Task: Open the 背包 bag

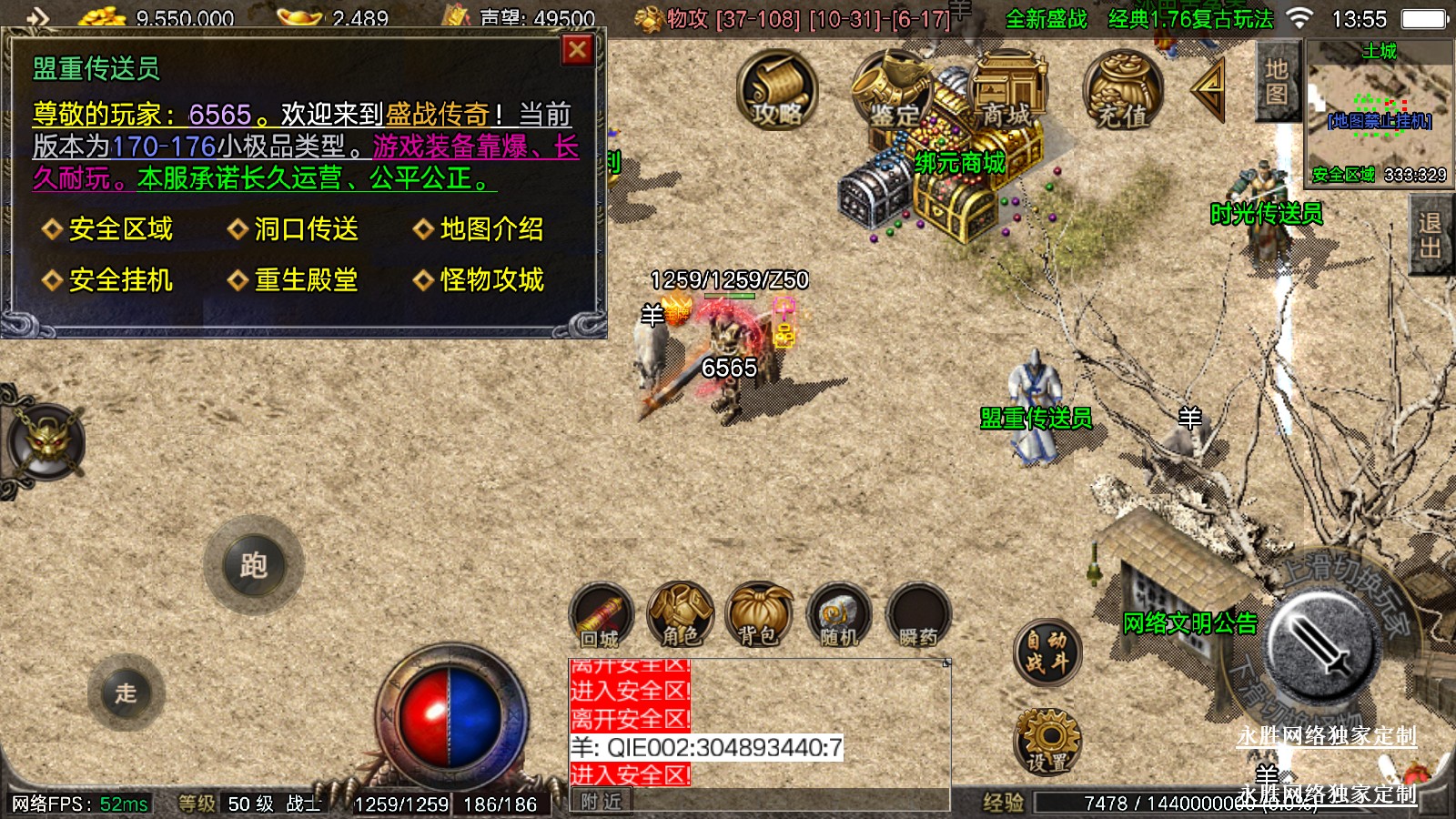Action: tap(758, 616)
